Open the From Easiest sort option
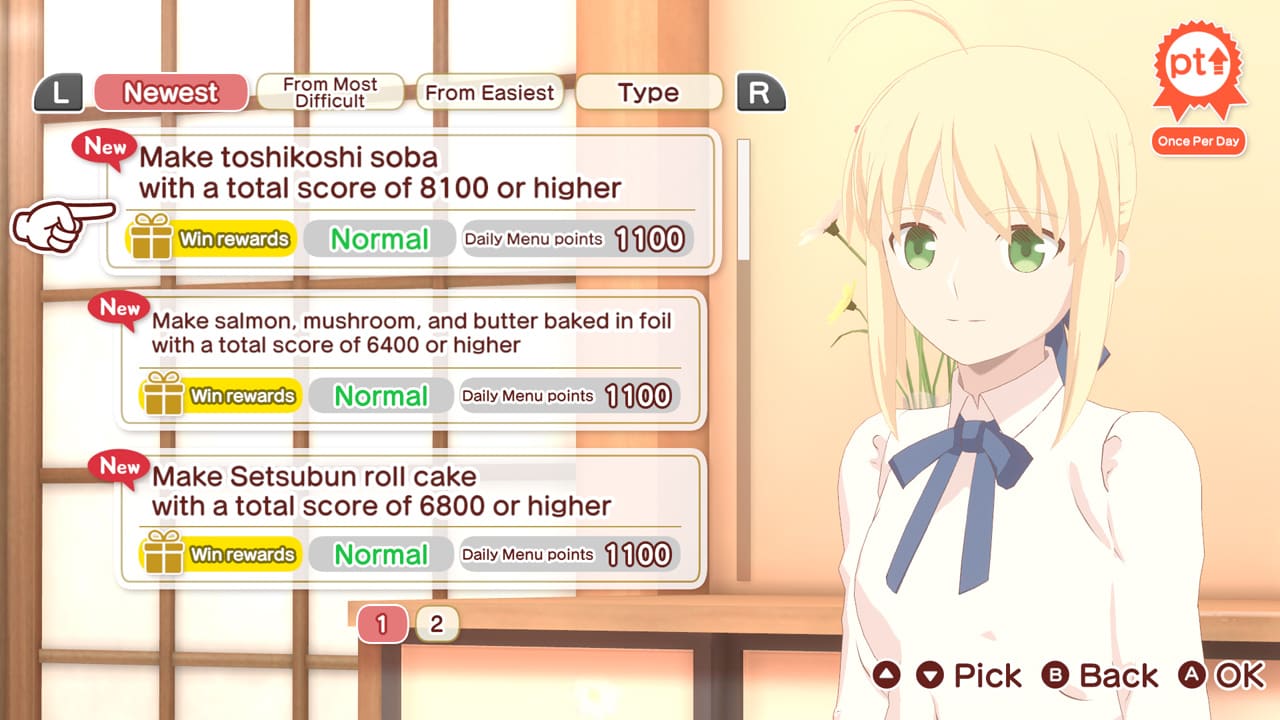1280x720 pixels. pos(489,93)
